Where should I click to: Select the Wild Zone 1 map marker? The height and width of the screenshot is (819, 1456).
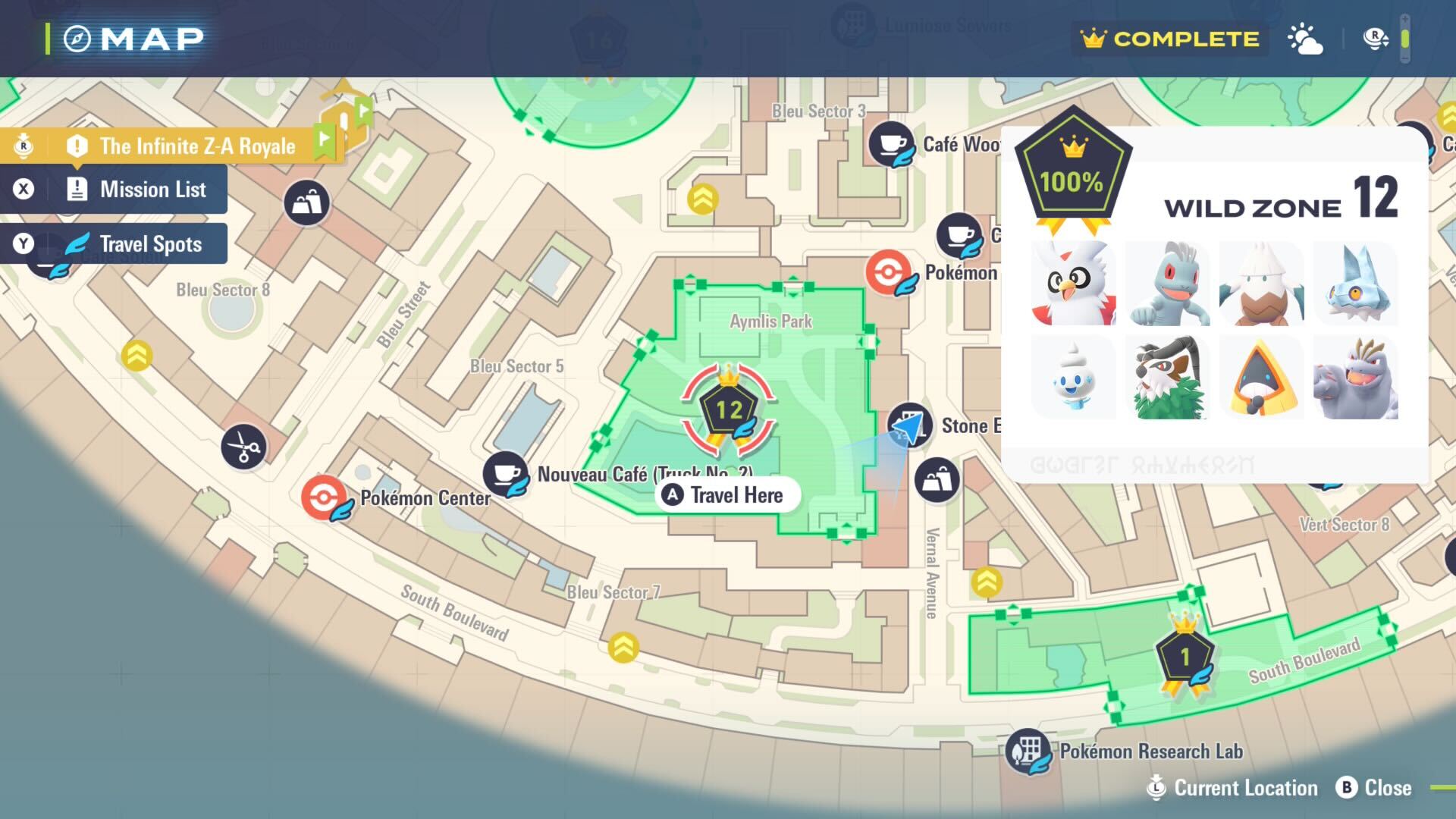coord(1185,657)
